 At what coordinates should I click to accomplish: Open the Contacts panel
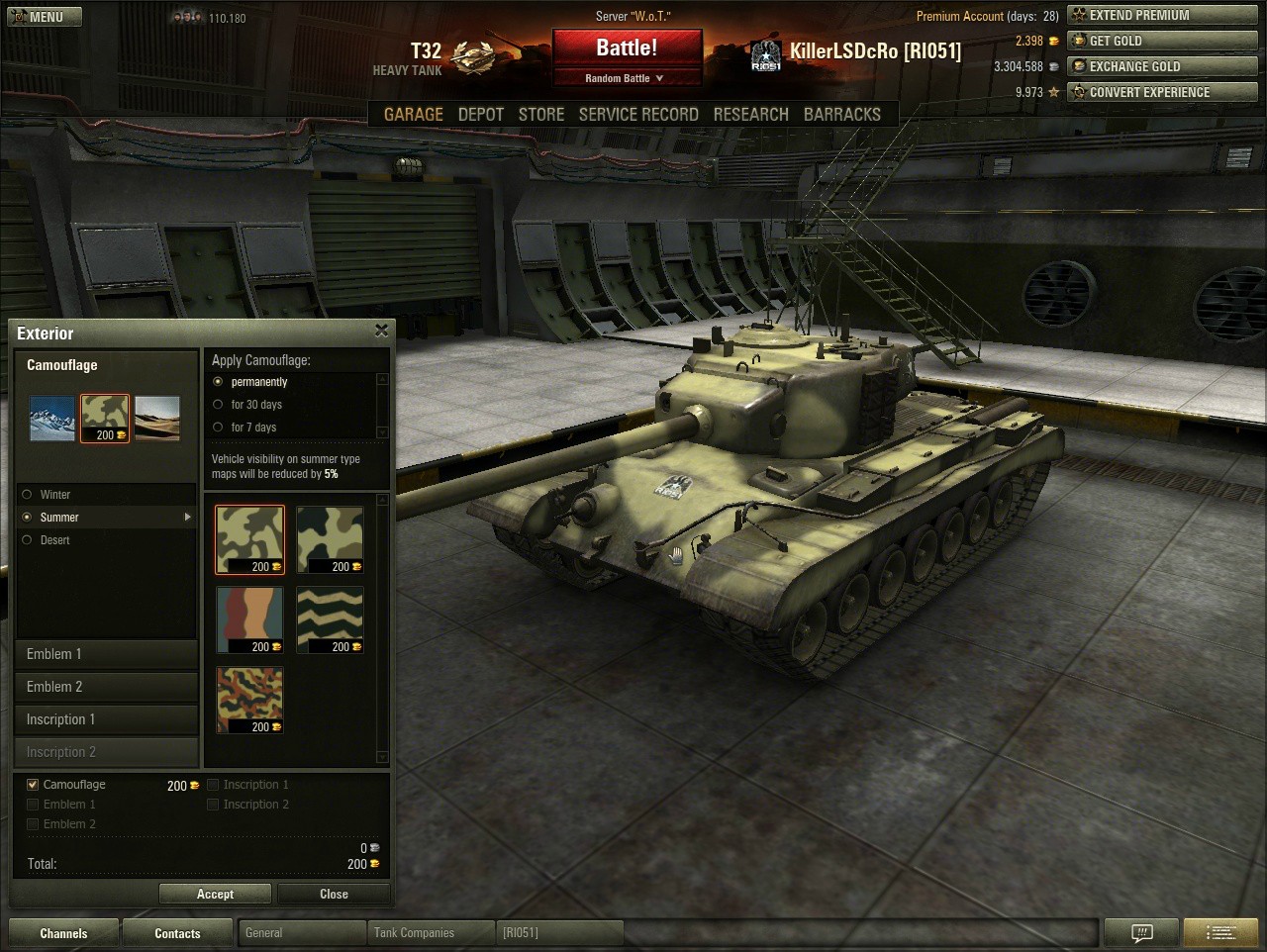(x=177, y=933)
